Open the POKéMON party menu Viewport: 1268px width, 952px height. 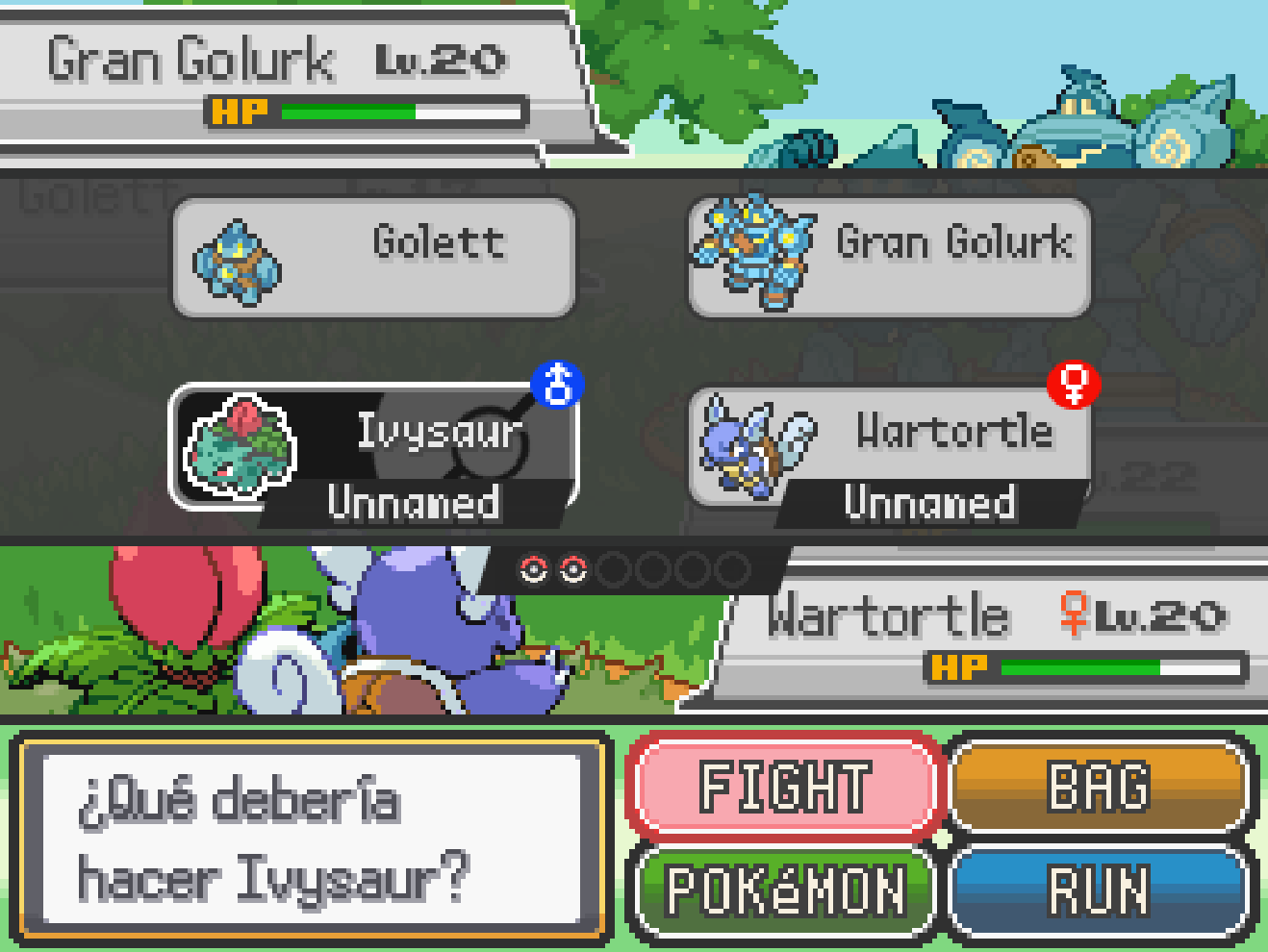point(784,889)
